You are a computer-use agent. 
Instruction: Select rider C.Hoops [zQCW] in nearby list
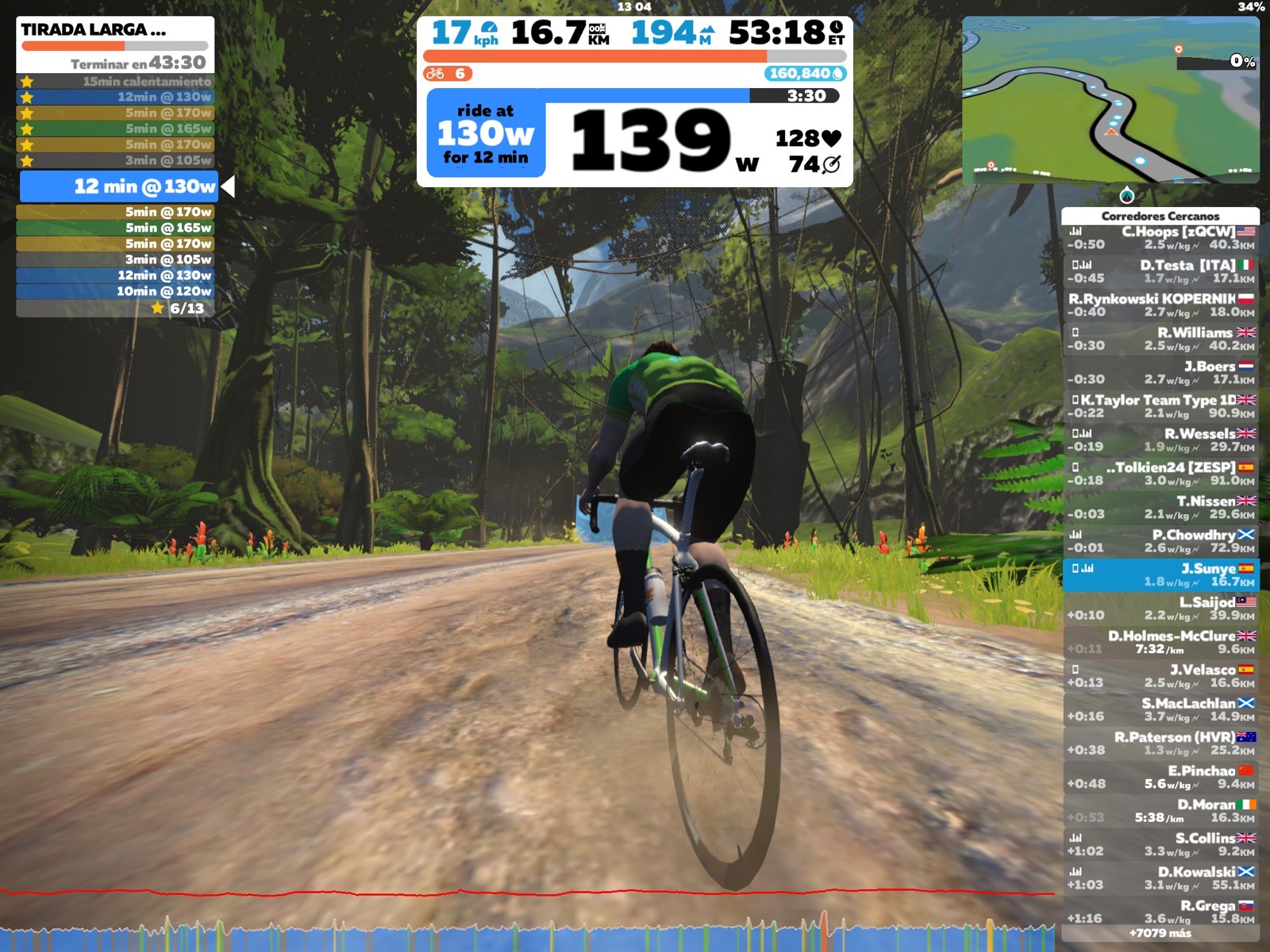[1160, 238]
